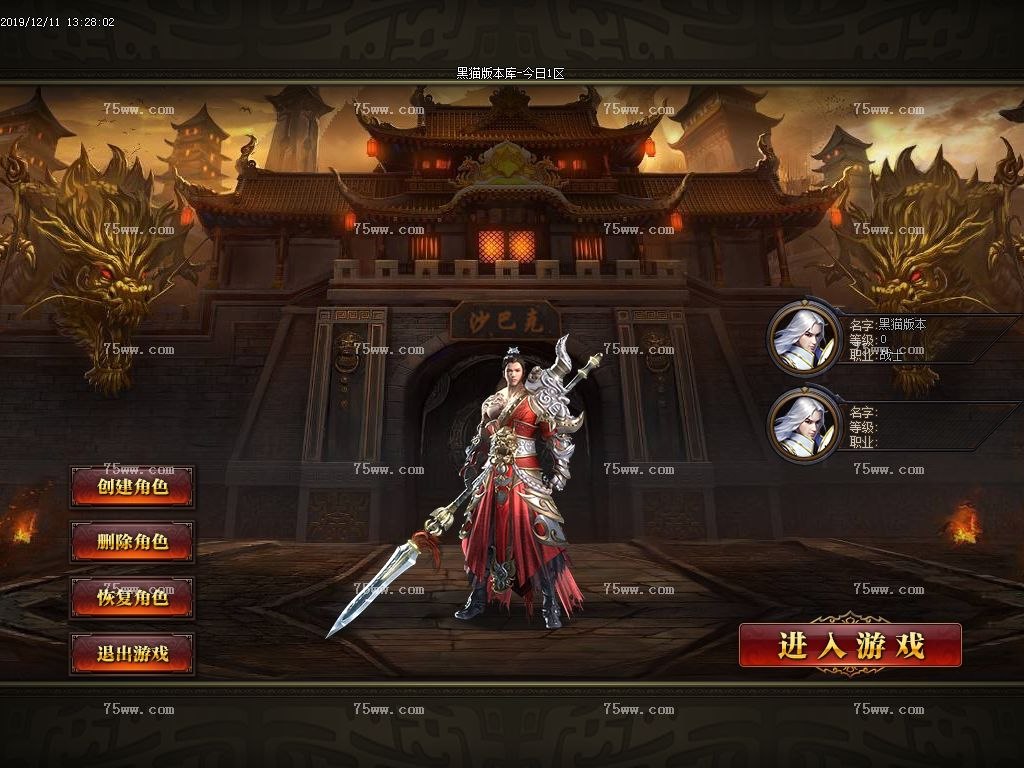This screenshot has height=768, width=1024.
Task: Click the 创建角色 create character button
Action: coord(132,487)
